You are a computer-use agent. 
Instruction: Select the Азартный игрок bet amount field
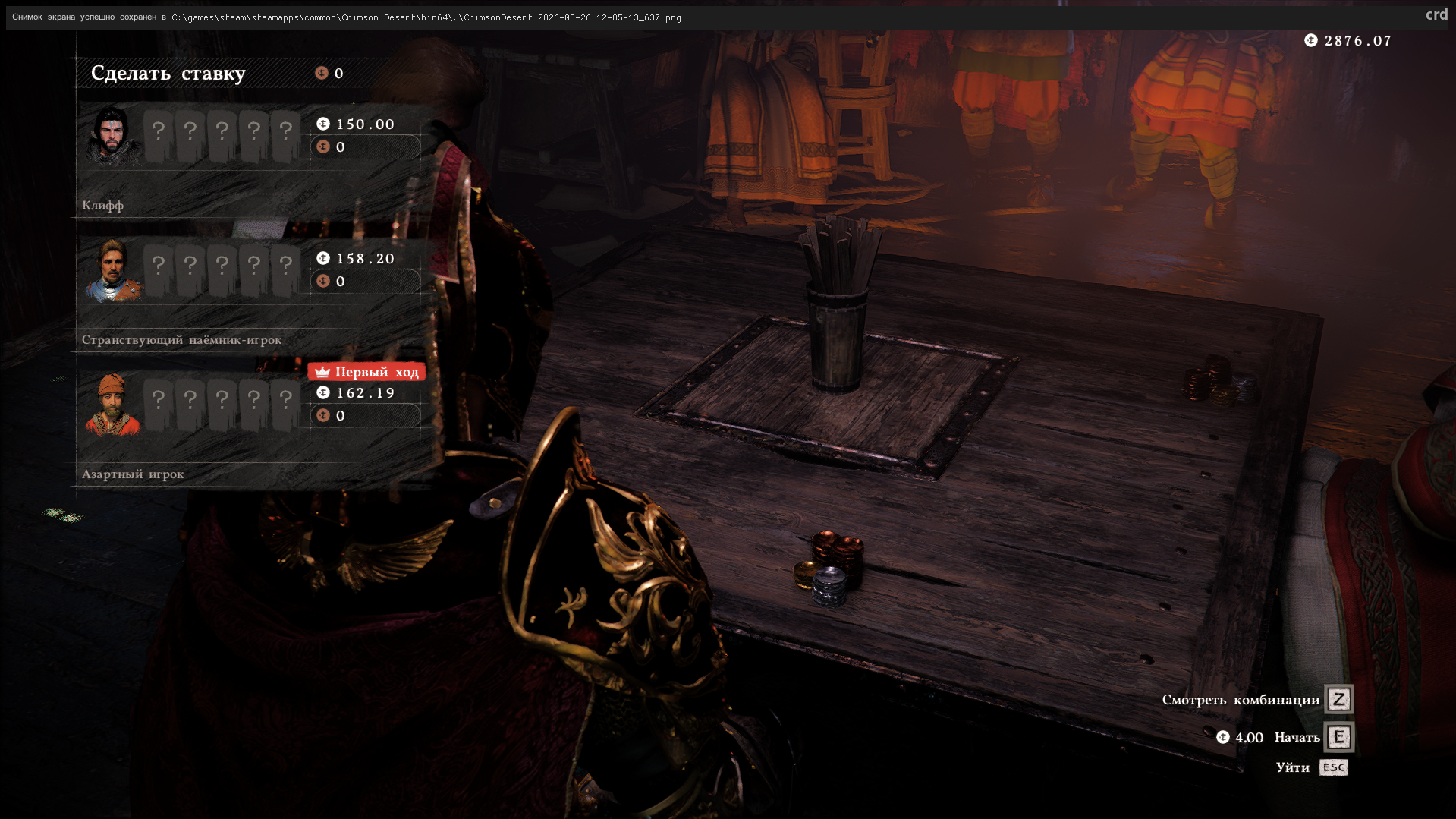(366, 416)
